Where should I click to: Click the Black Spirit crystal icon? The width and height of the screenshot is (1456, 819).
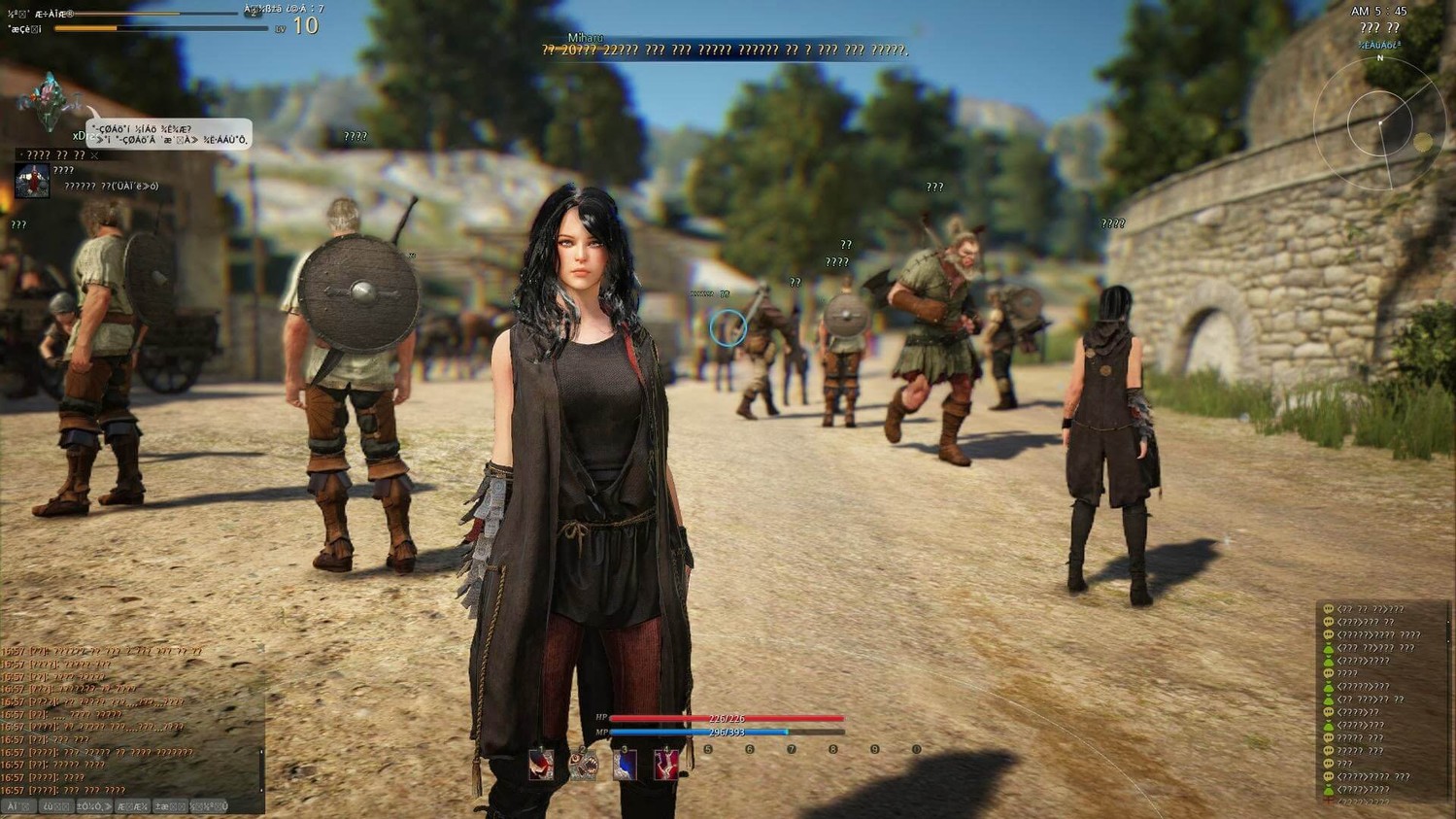click(x=48, y=101)
